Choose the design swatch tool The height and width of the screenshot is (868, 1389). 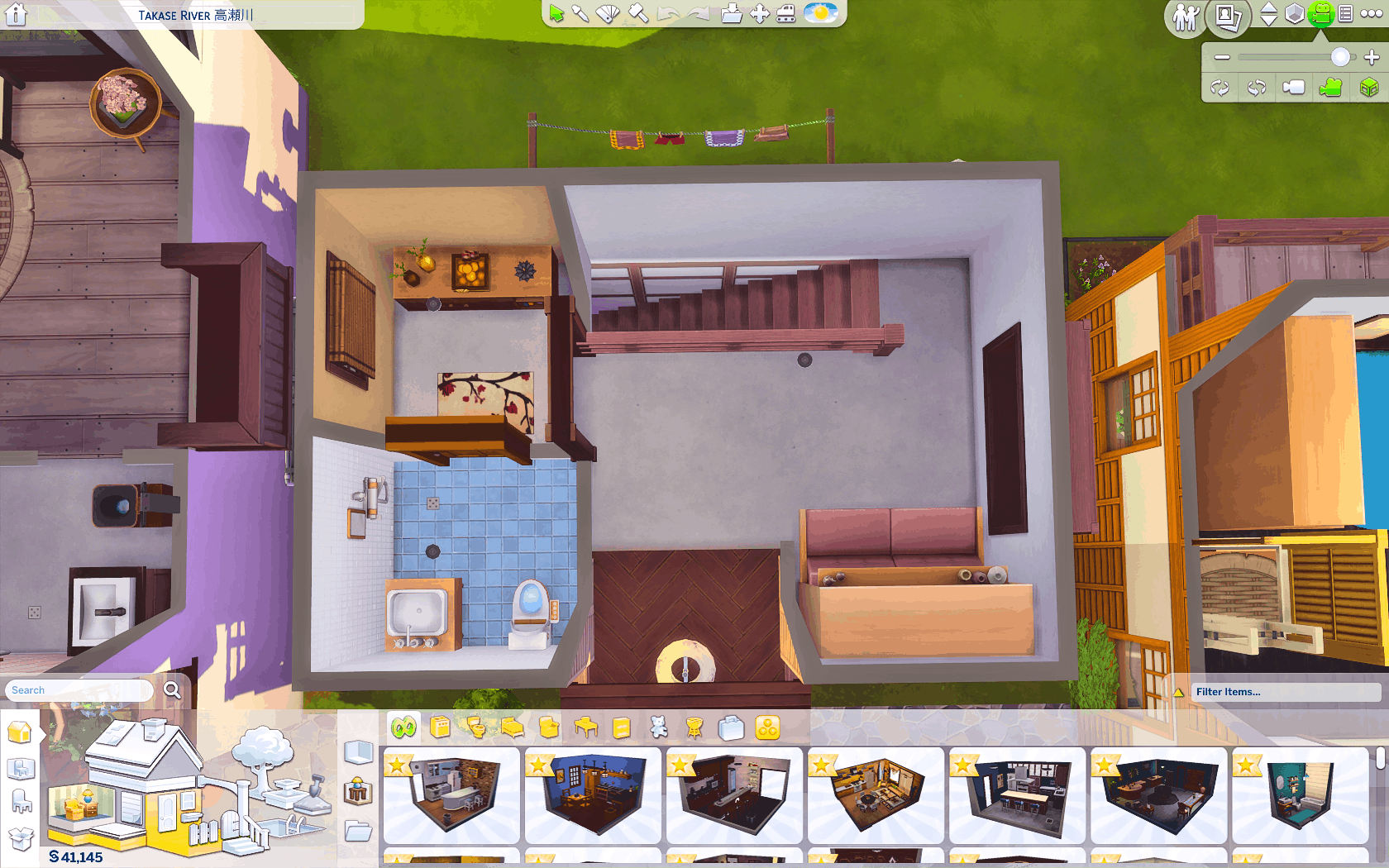pyautogui.click(x=608, y=14)
